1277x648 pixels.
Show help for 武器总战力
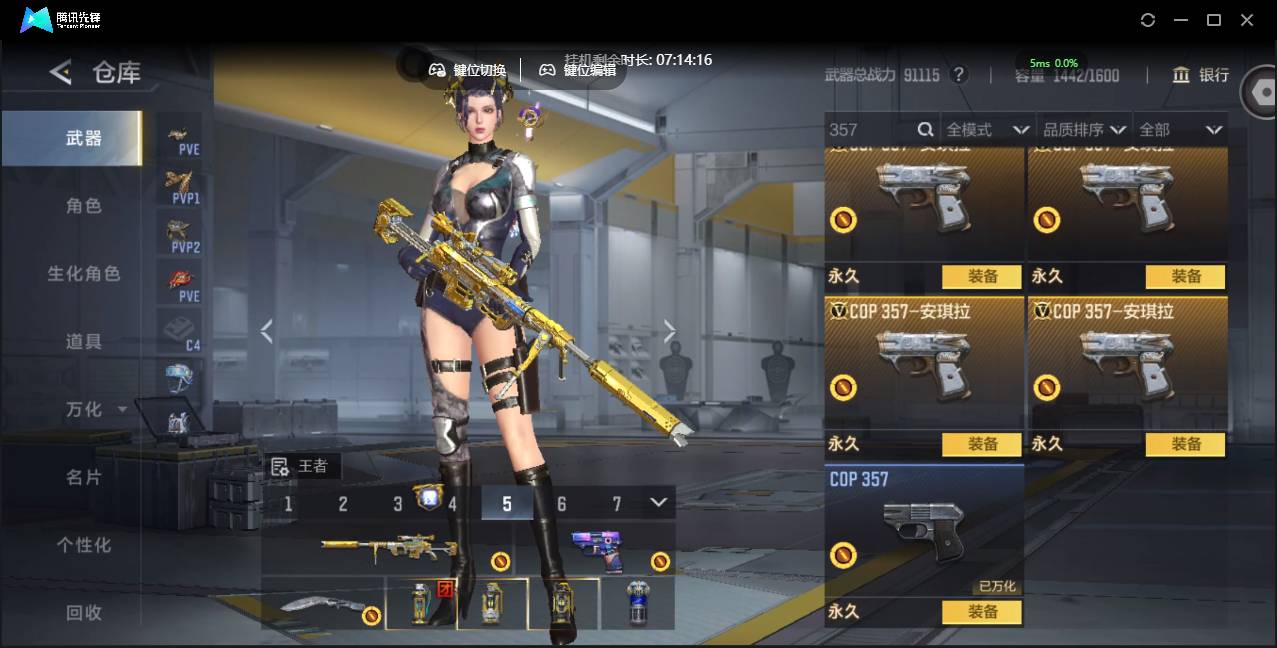pyautogui.click(x=959, y=75)
